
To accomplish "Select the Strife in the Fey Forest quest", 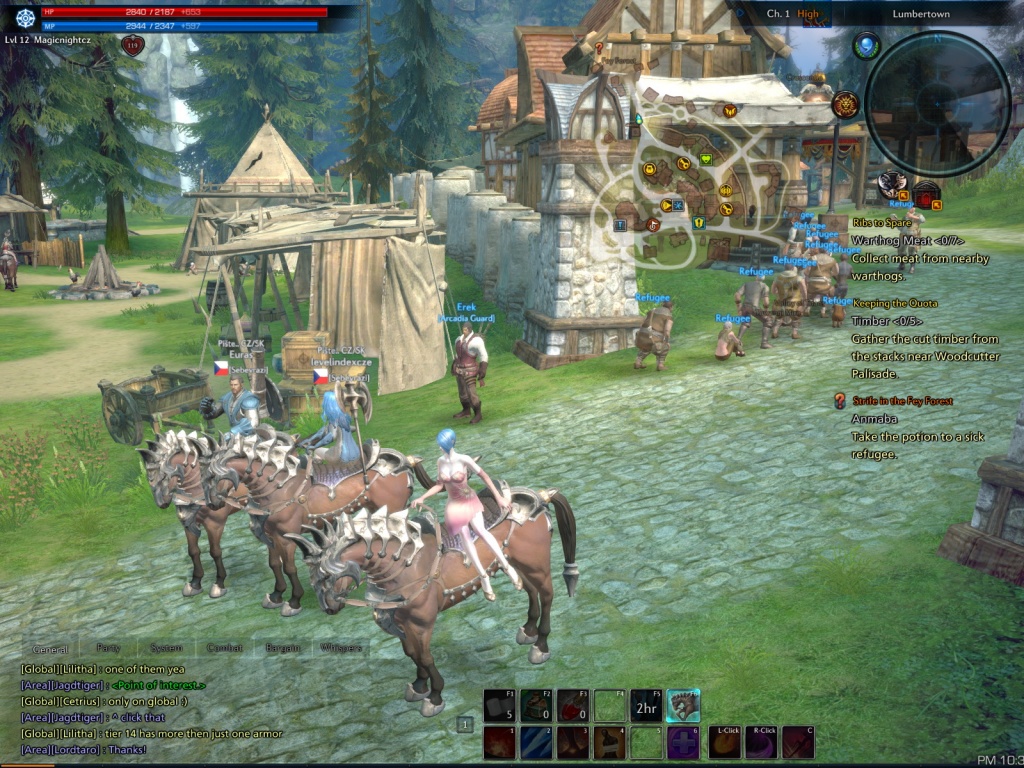I will [902, 401].
